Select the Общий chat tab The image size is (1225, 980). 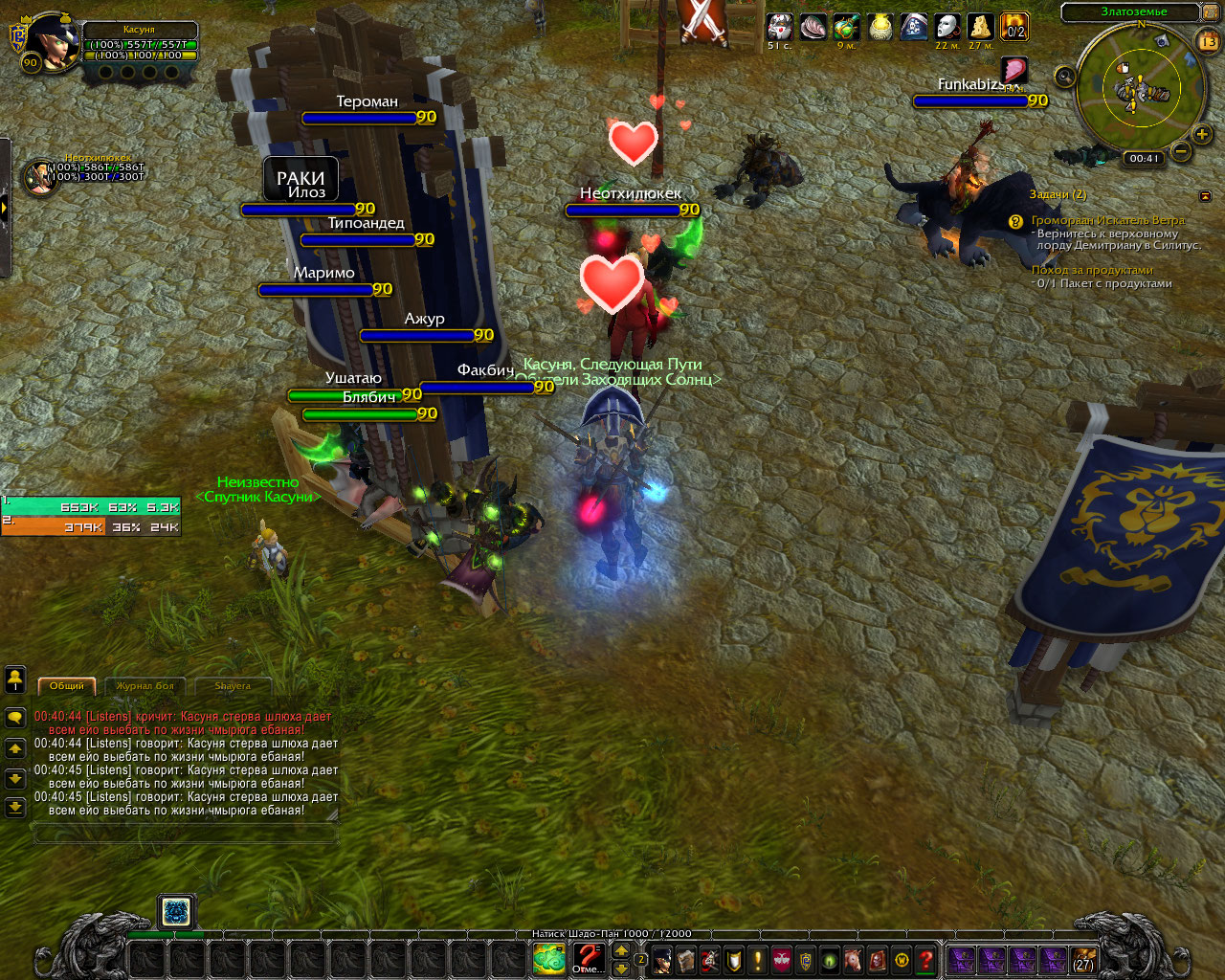coord(66,685)
